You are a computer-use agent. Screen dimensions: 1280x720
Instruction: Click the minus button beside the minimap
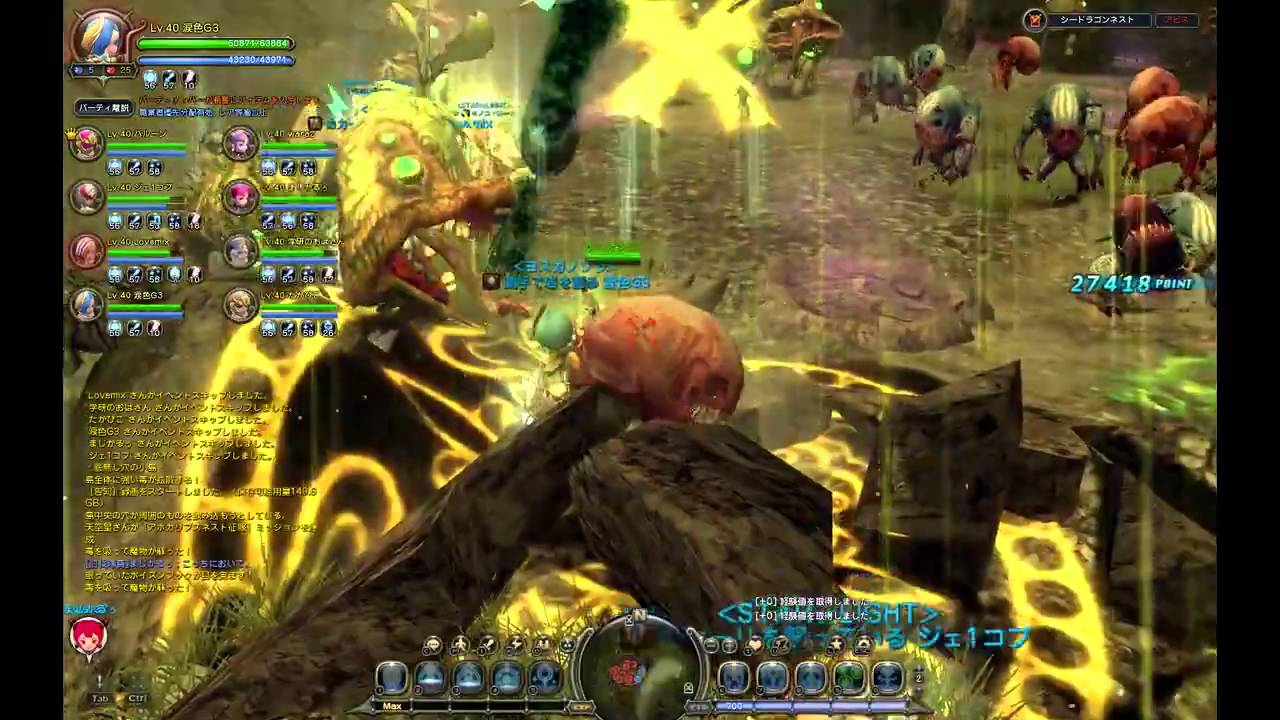tap(711, 646)
